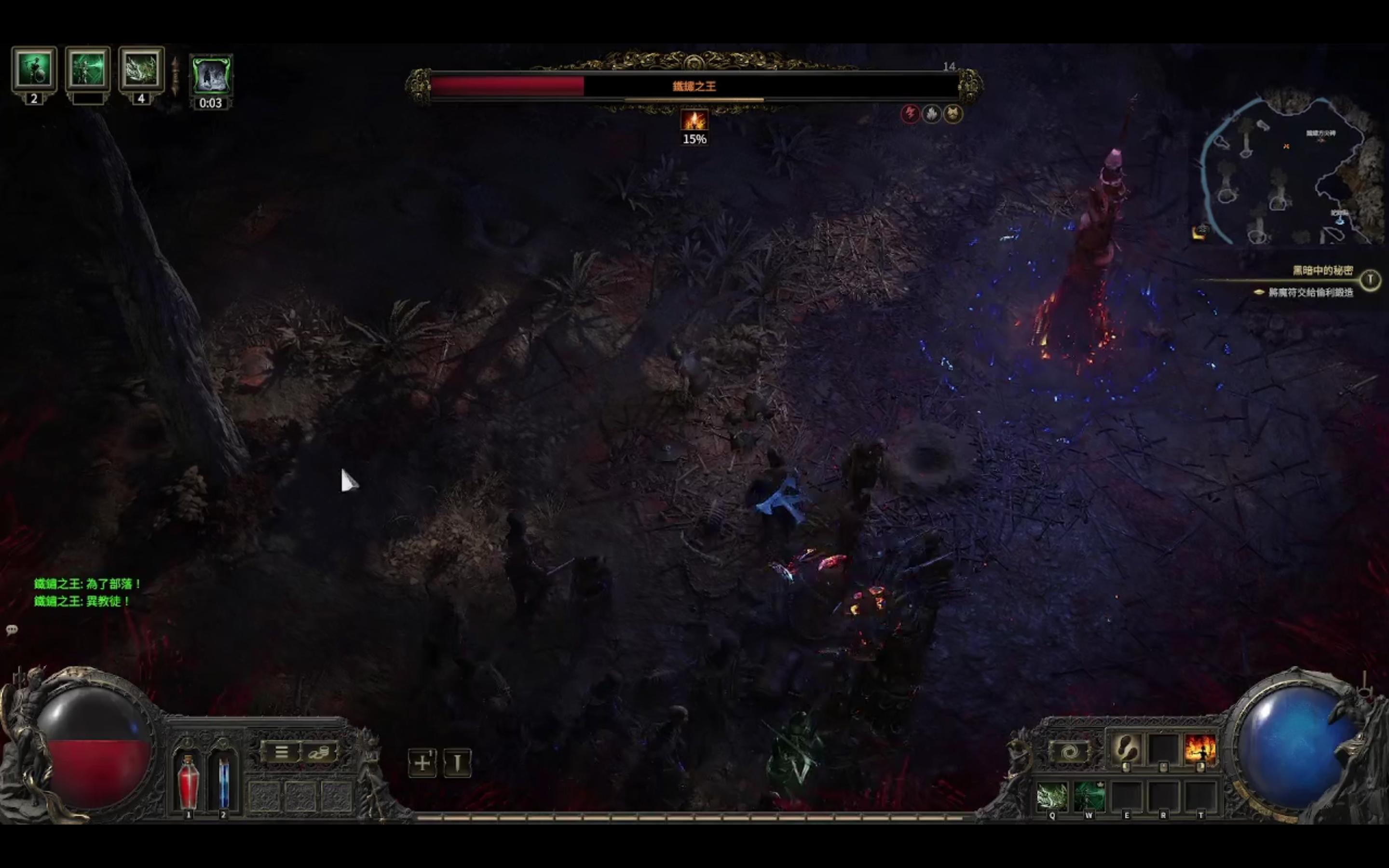Click the cross-shaped plus button
The width and height of the screenshot is (1389, 868).
[422, 763]
